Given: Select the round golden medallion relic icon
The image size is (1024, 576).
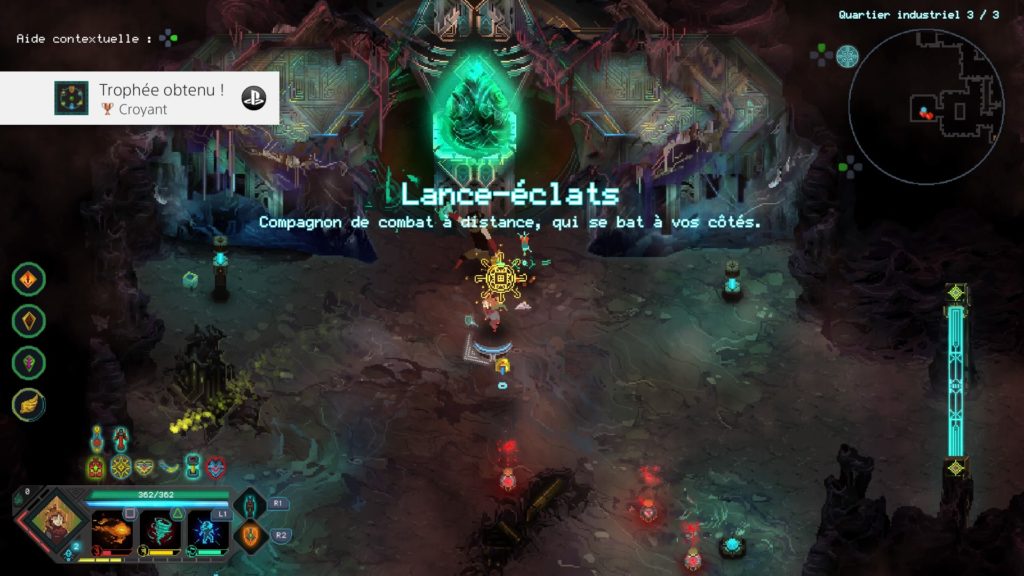Looking at the screenshot, I should (121, 467).
